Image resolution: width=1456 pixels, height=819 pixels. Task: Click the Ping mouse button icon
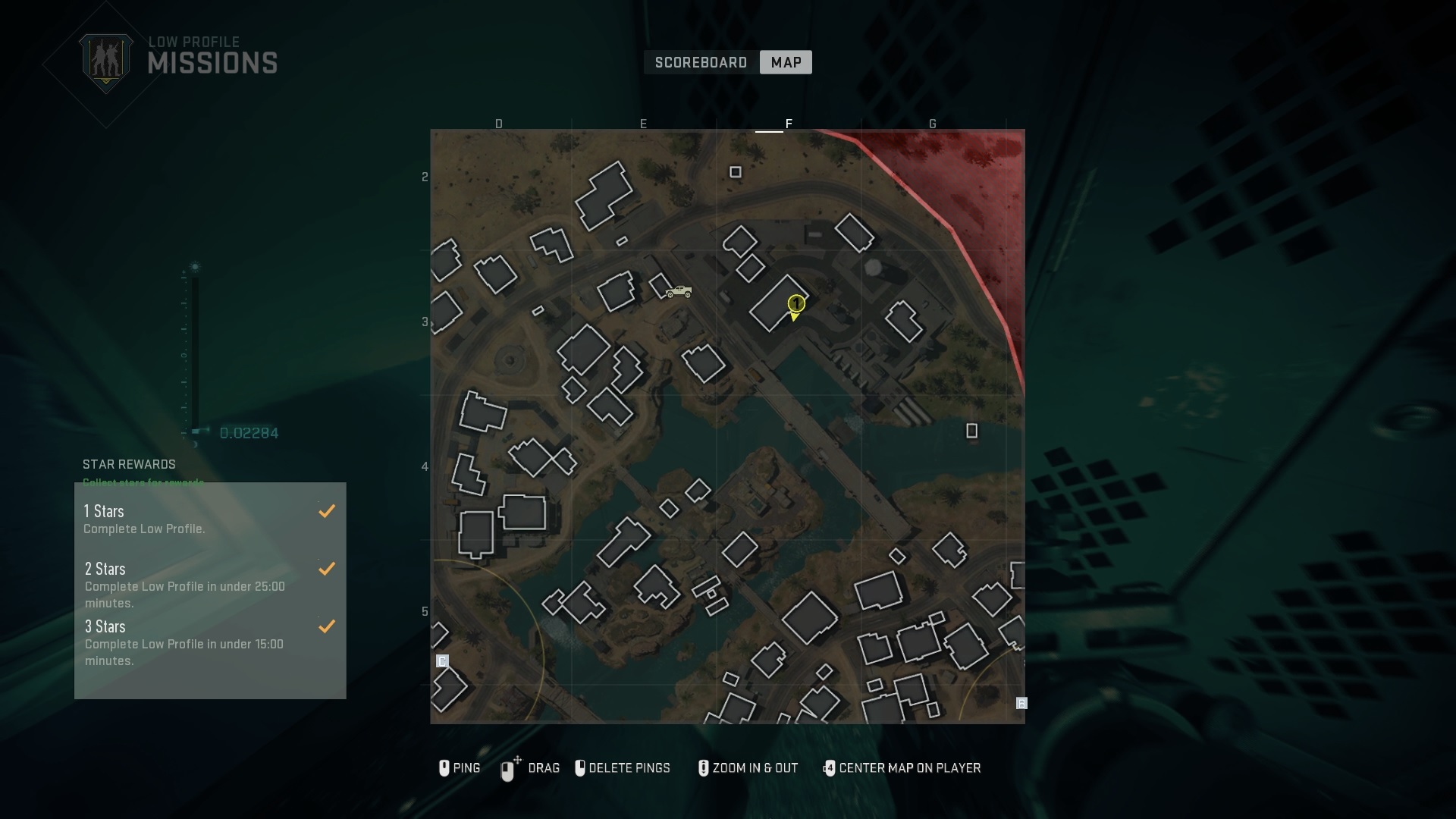pyautogui.click(x=445, y=768)
